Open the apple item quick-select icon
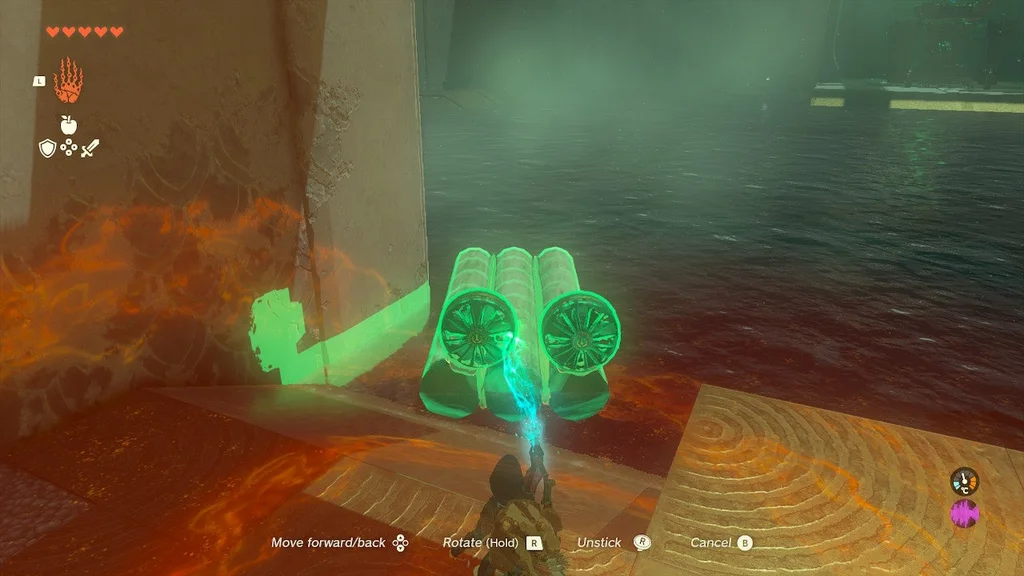This screenshot has height=576, width=1024. (69, 124)
